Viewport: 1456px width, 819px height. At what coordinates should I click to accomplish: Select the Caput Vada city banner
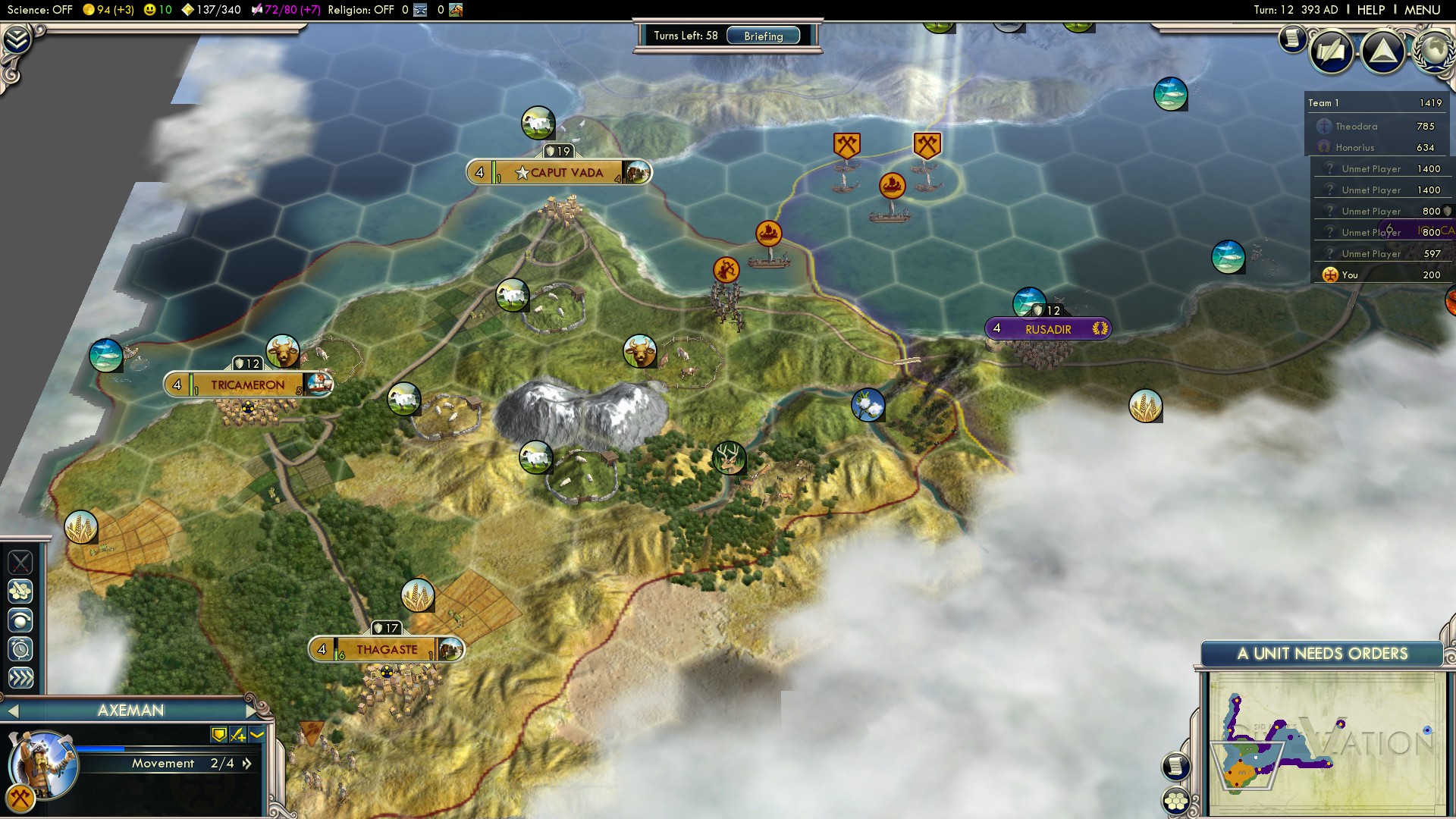pyautogui.click(x=559, y=172)
